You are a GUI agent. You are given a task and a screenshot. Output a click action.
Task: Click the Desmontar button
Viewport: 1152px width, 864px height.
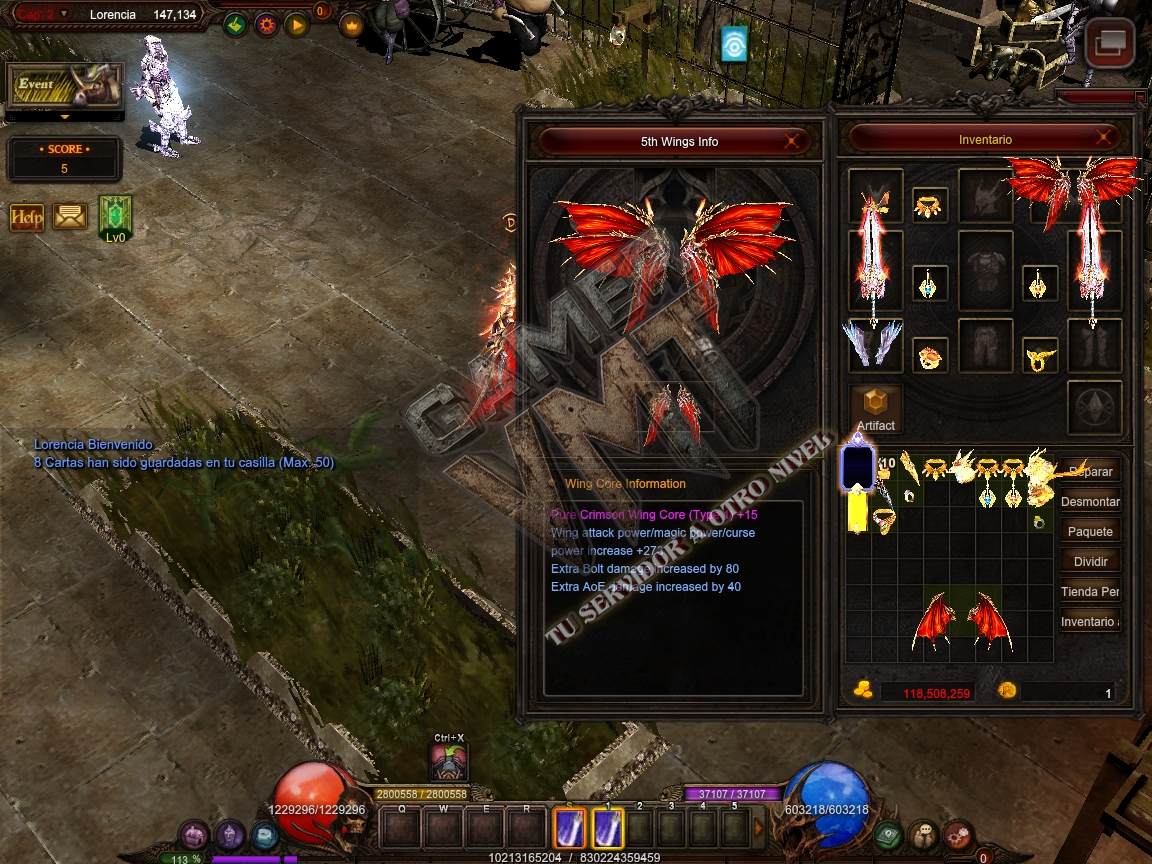[1089, 501]
